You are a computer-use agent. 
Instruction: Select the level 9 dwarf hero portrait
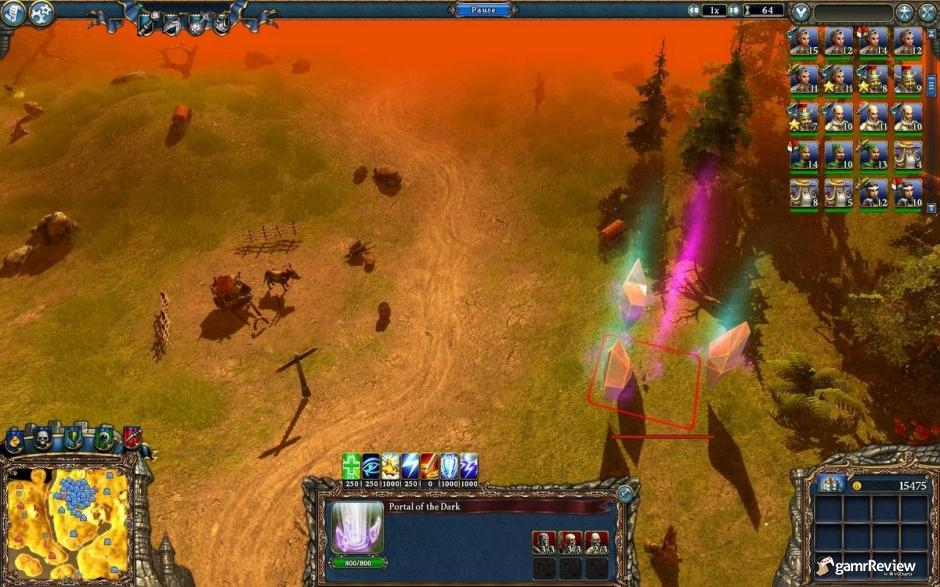(x=907, y=78)
